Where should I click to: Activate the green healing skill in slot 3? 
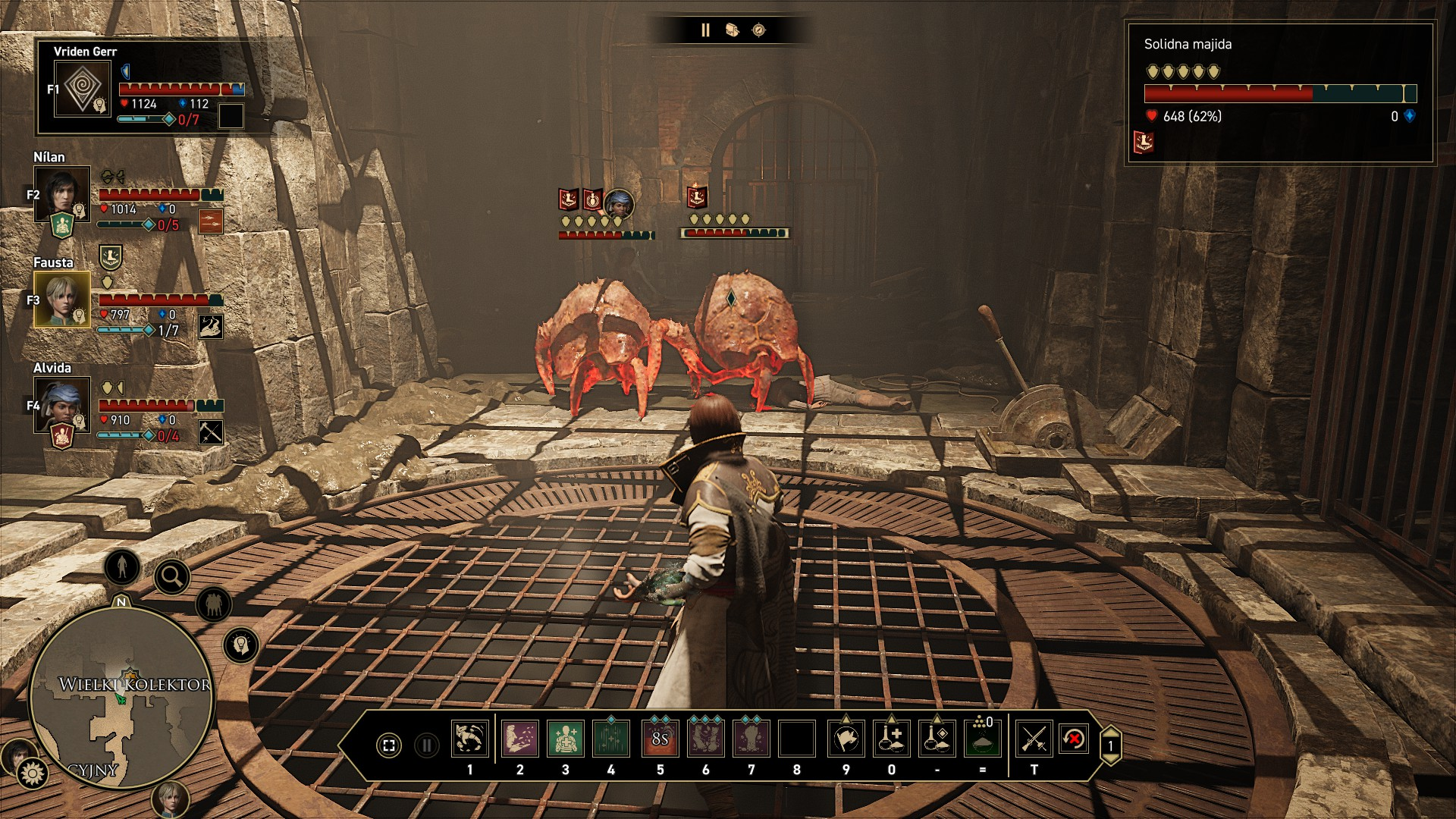[x=565, y=739]
